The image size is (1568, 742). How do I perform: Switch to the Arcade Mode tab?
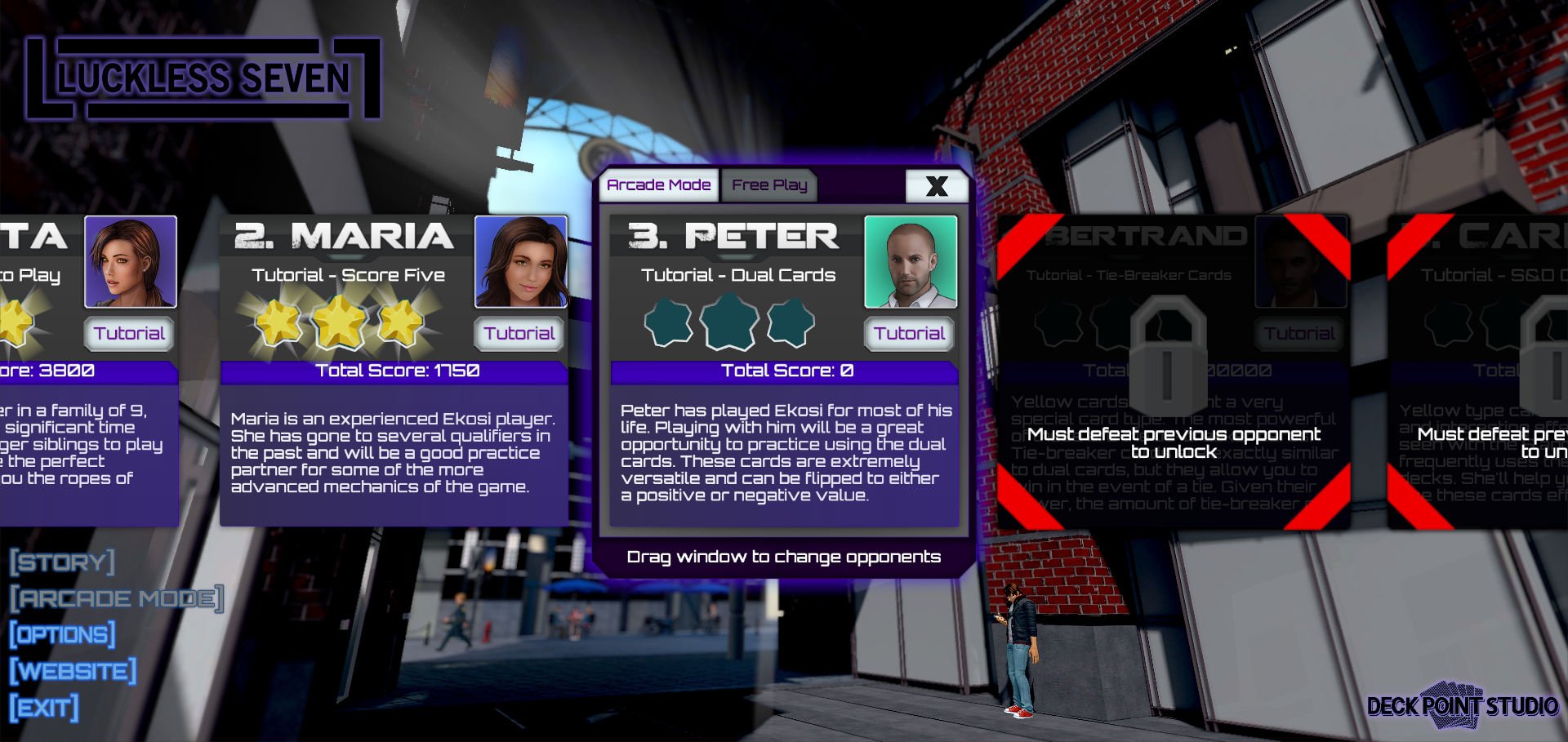point(658,185)
